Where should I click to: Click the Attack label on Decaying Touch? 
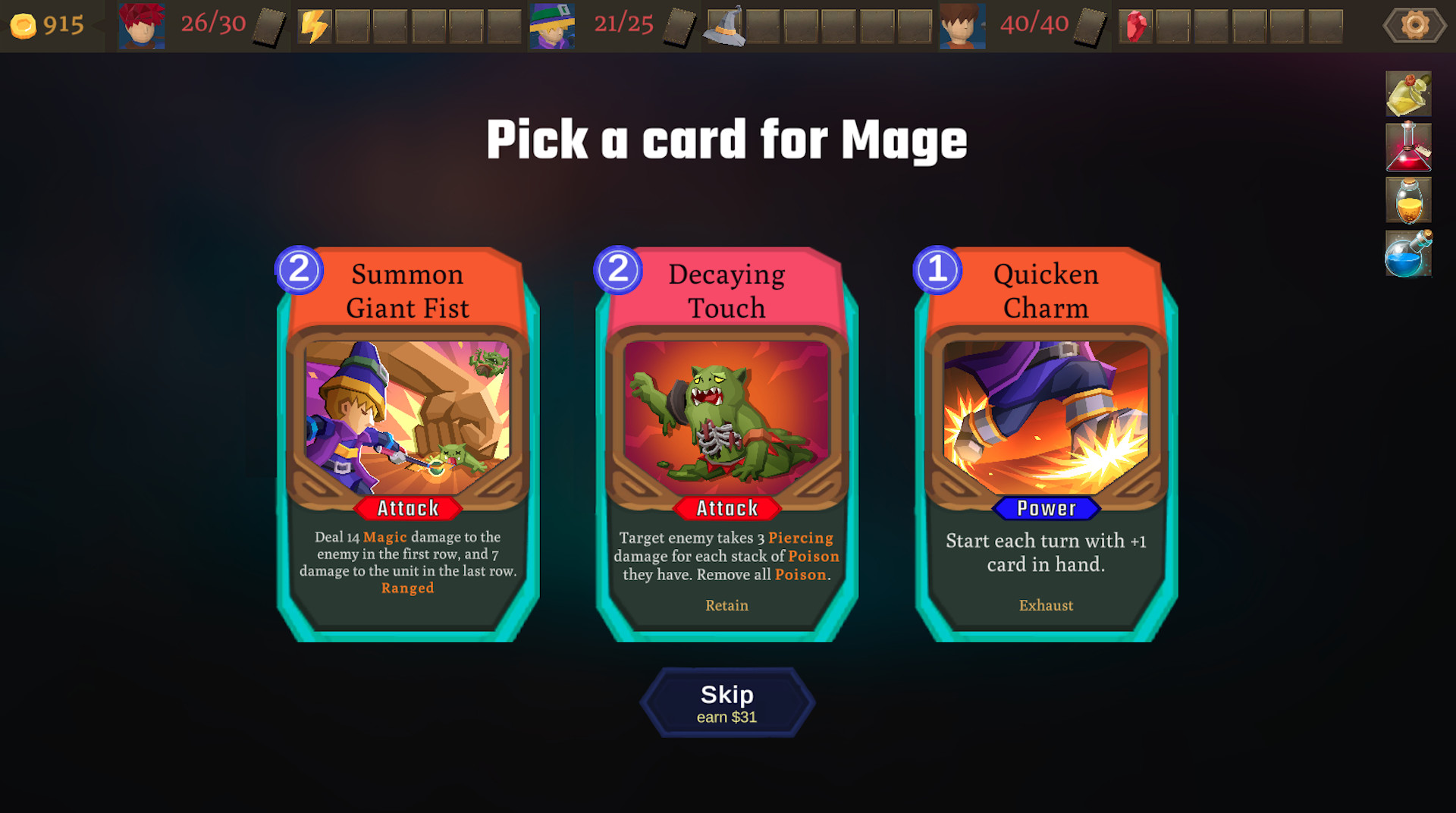point(726,509)
